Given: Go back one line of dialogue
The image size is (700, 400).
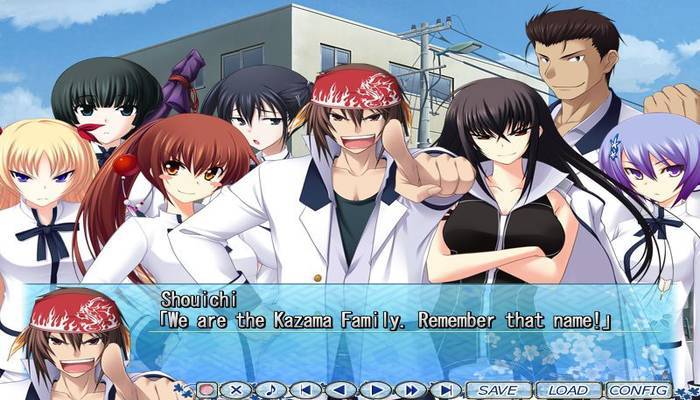Looking at the screenshot, I should click(340, 389).
